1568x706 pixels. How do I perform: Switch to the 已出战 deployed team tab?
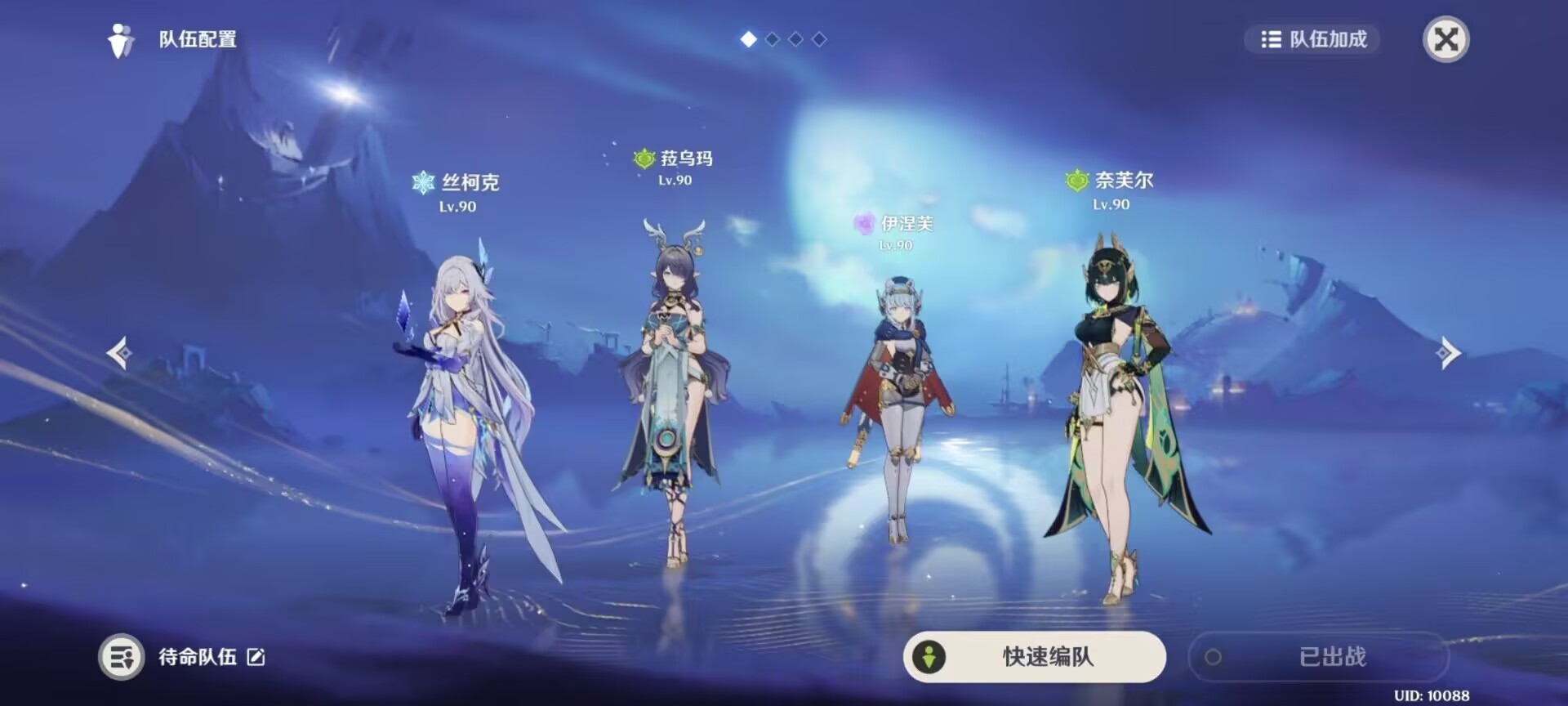coord(1319,656)
